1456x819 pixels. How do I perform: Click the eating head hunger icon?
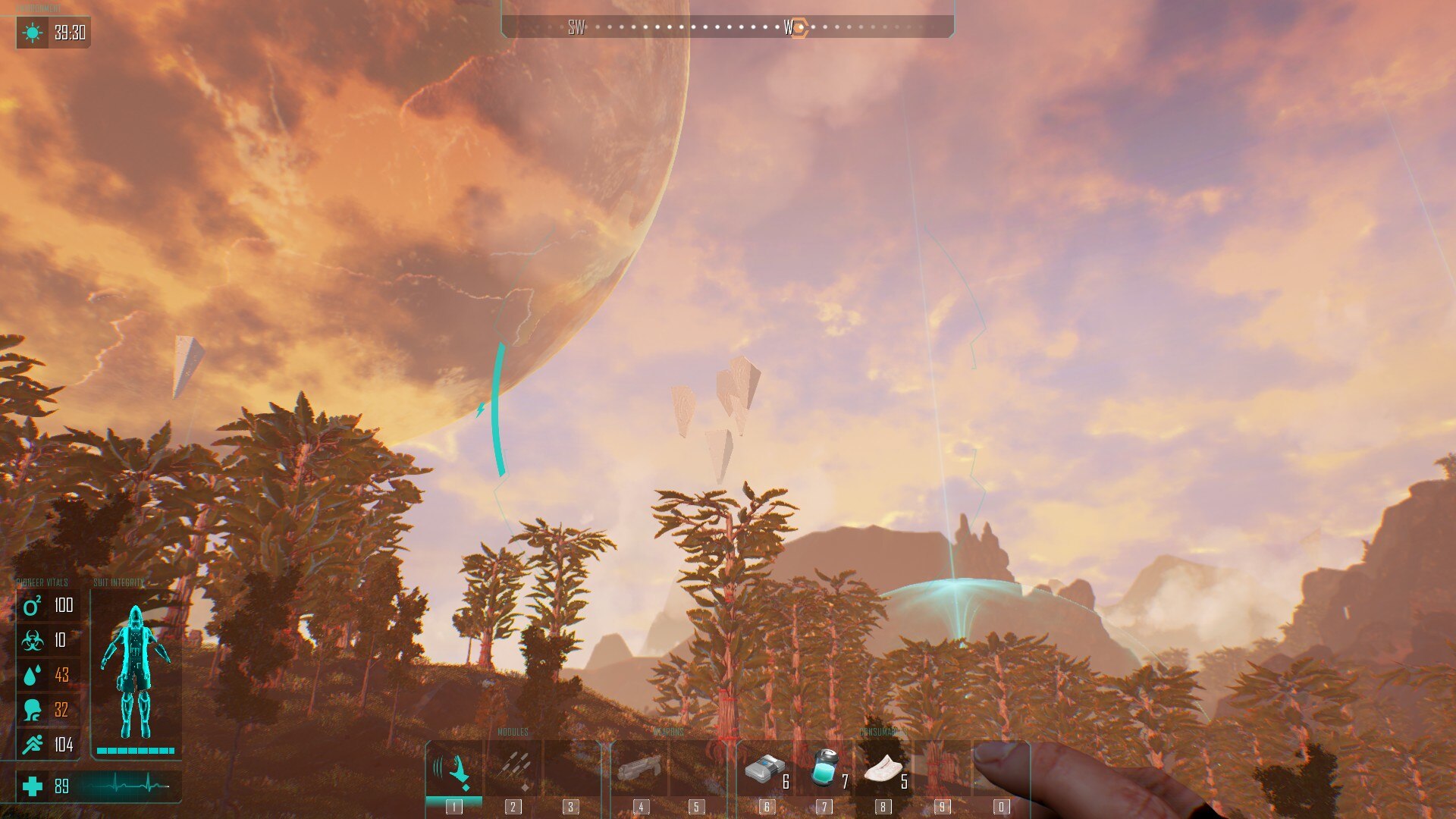pyautogui.click(x=32, y=710)
